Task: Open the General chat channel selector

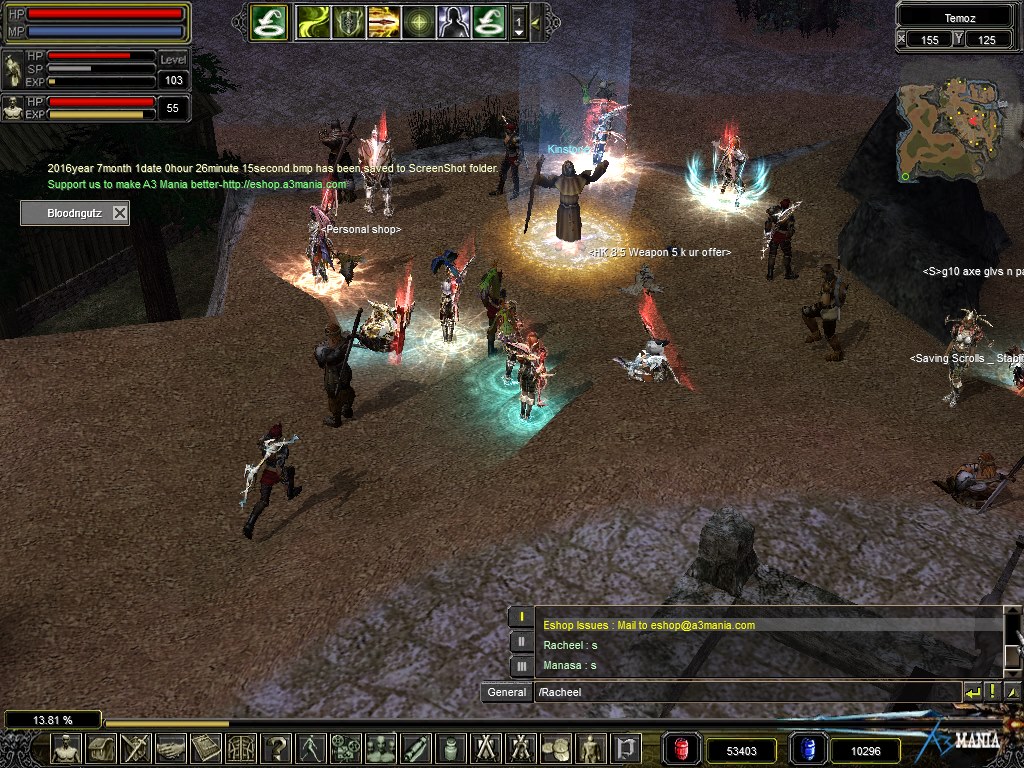Action: point(507,692)
